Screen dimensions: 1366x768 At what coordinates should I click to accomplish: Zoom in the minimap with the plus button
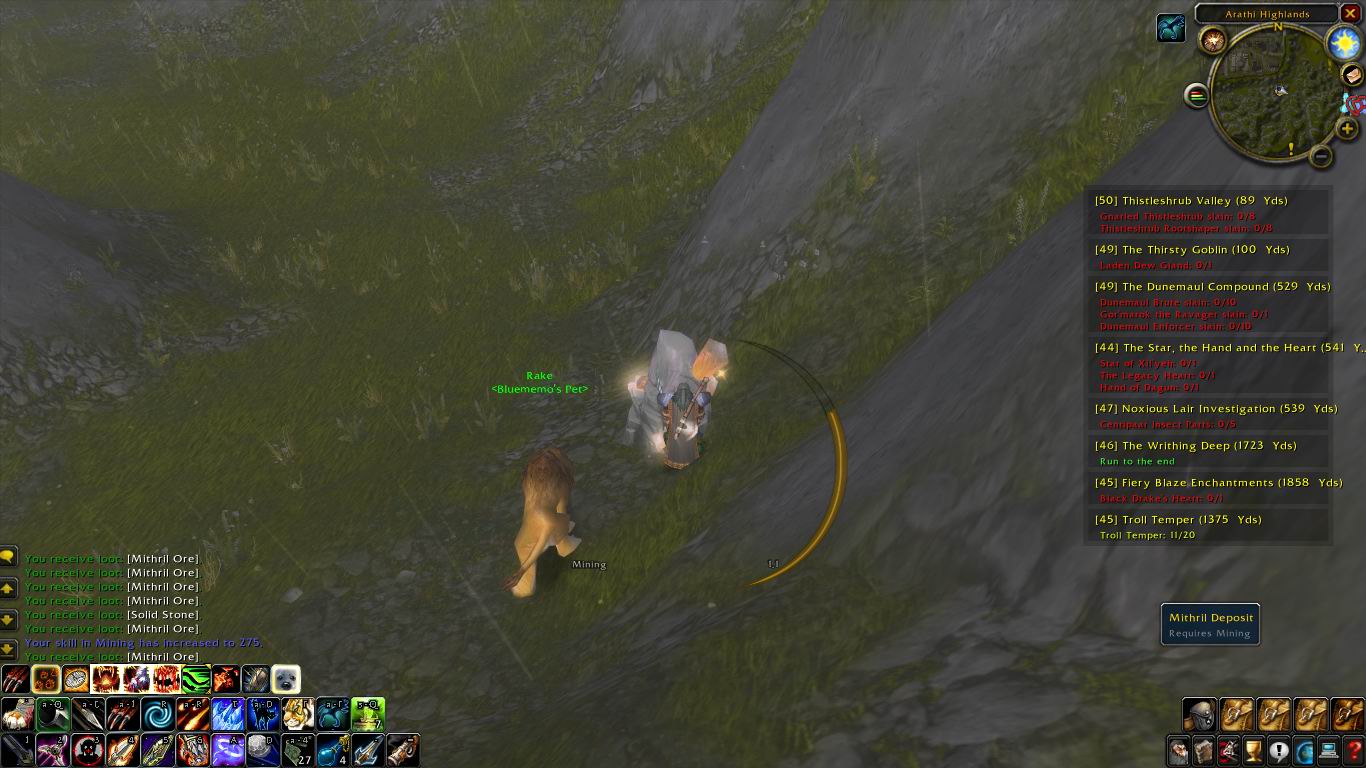(x=1347, y=128)
